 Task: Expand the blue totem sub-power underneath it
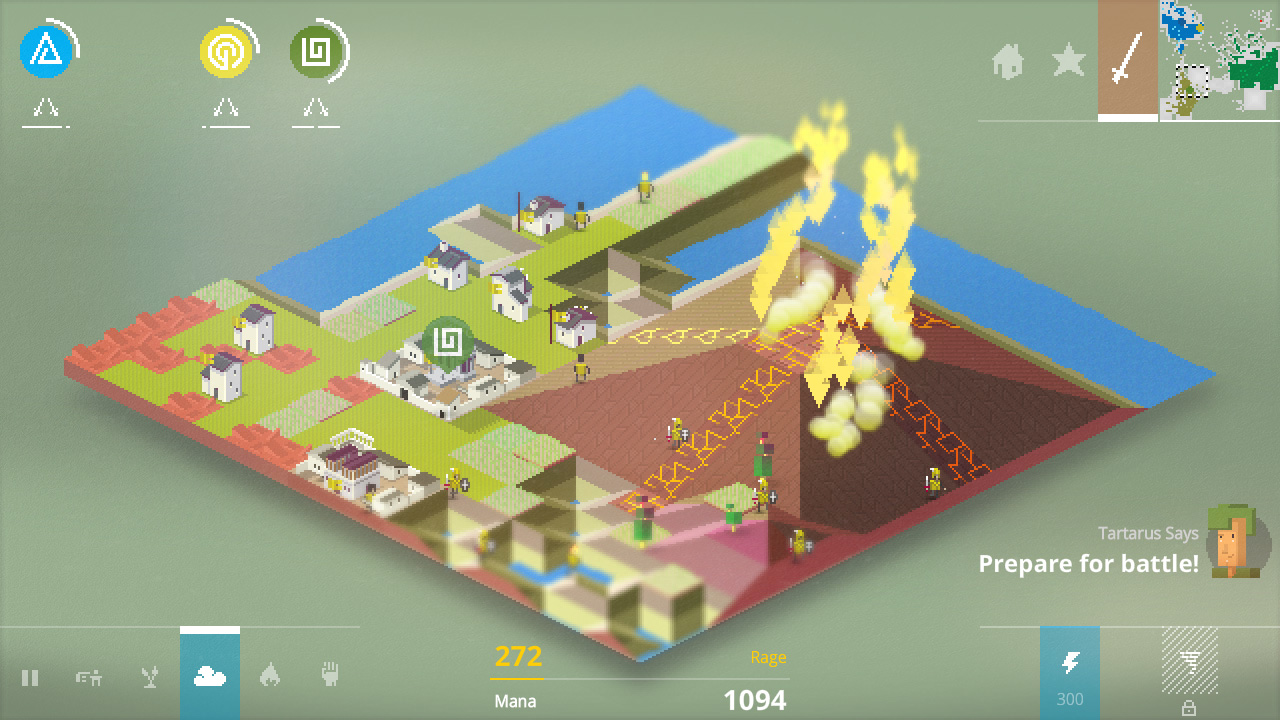tap(44, 108)
